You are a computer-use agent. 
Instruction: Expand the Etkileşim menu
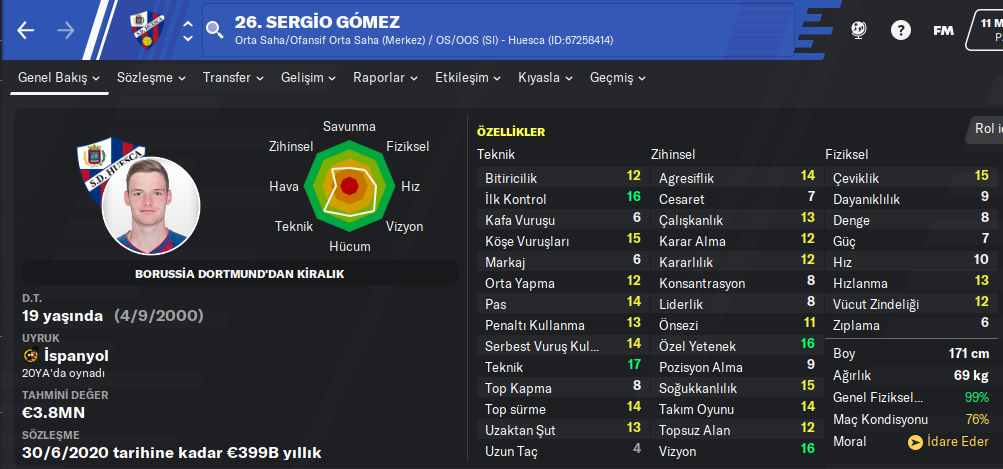pos(468,78)
